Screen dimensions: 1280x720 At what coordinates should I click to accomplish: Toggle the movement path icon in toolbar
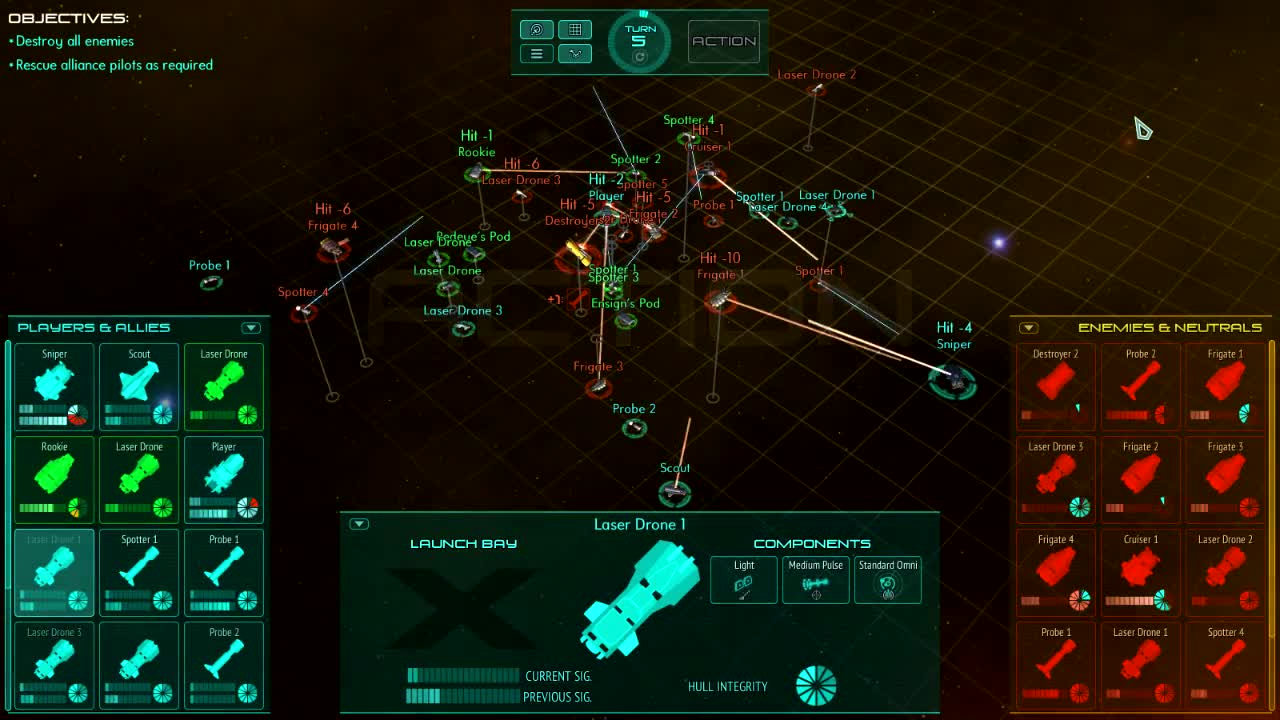[x=575, y=53]
